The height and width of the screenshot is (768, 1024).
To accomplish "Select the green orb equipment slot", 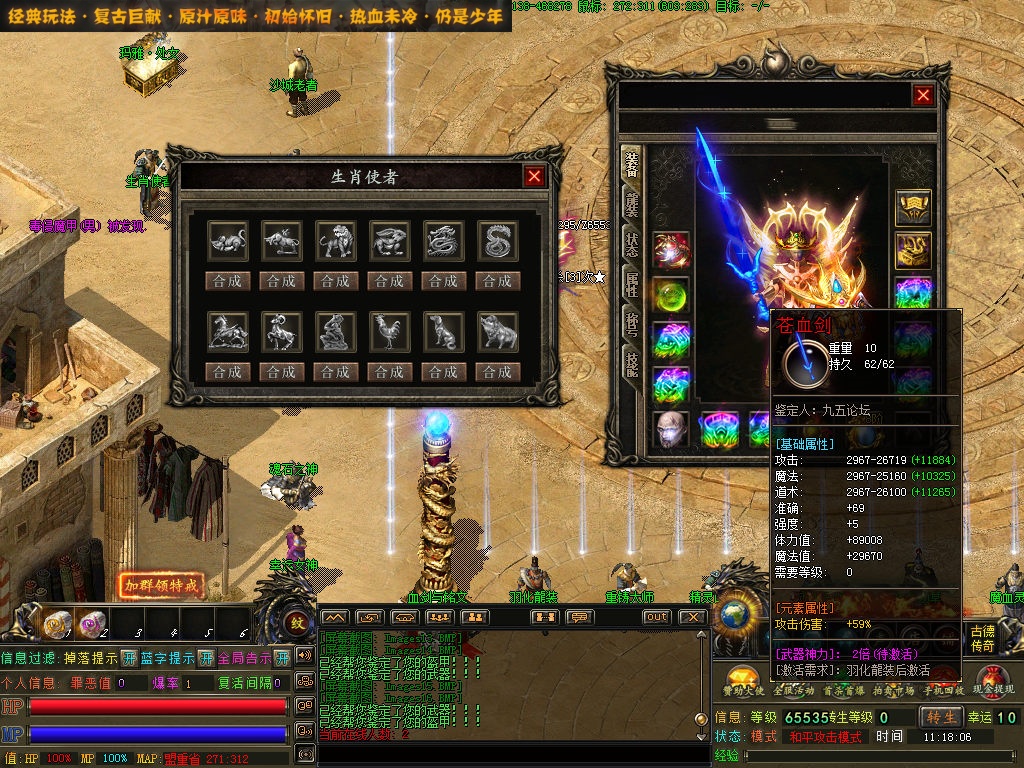I will pos(671,297).
